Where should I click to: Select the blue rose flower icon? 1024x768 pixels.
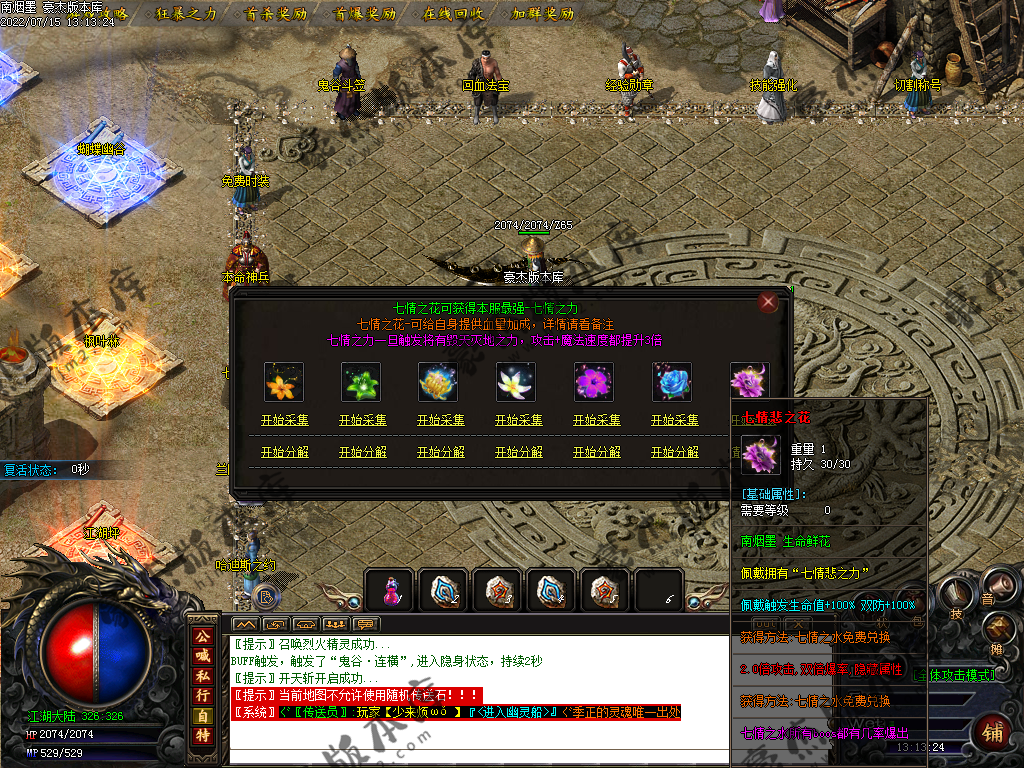coord(674,382)
